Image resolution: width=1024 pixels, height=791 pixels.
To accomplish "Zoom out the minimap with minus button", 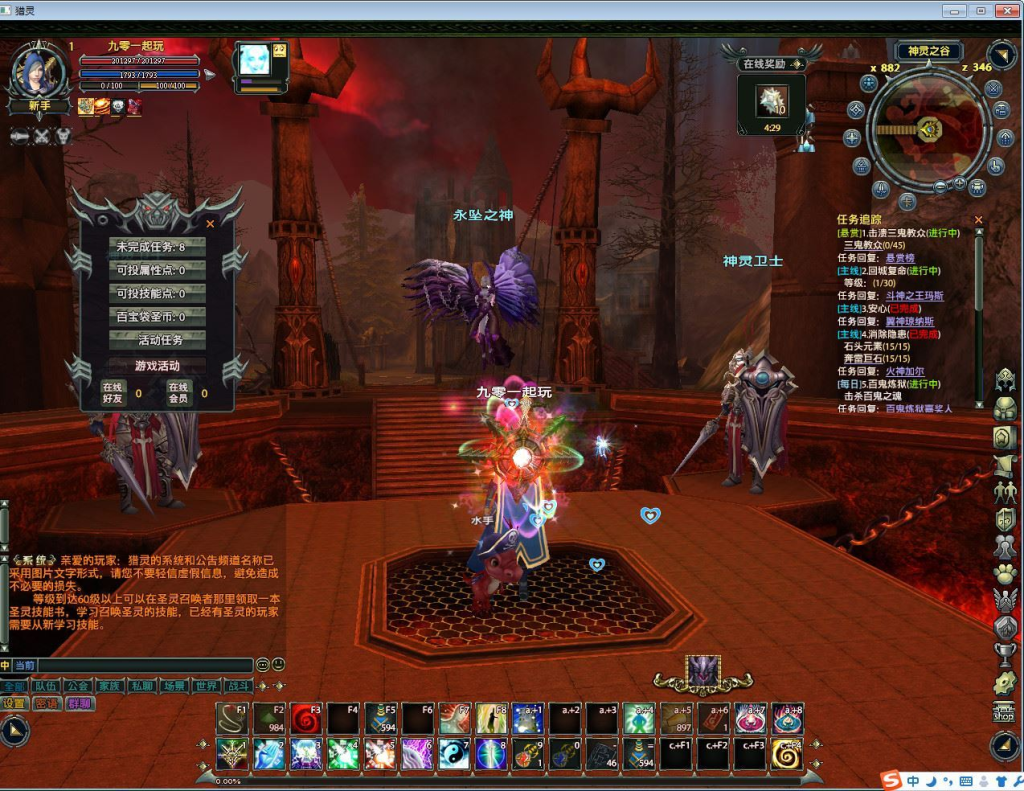I will point(941,186).
